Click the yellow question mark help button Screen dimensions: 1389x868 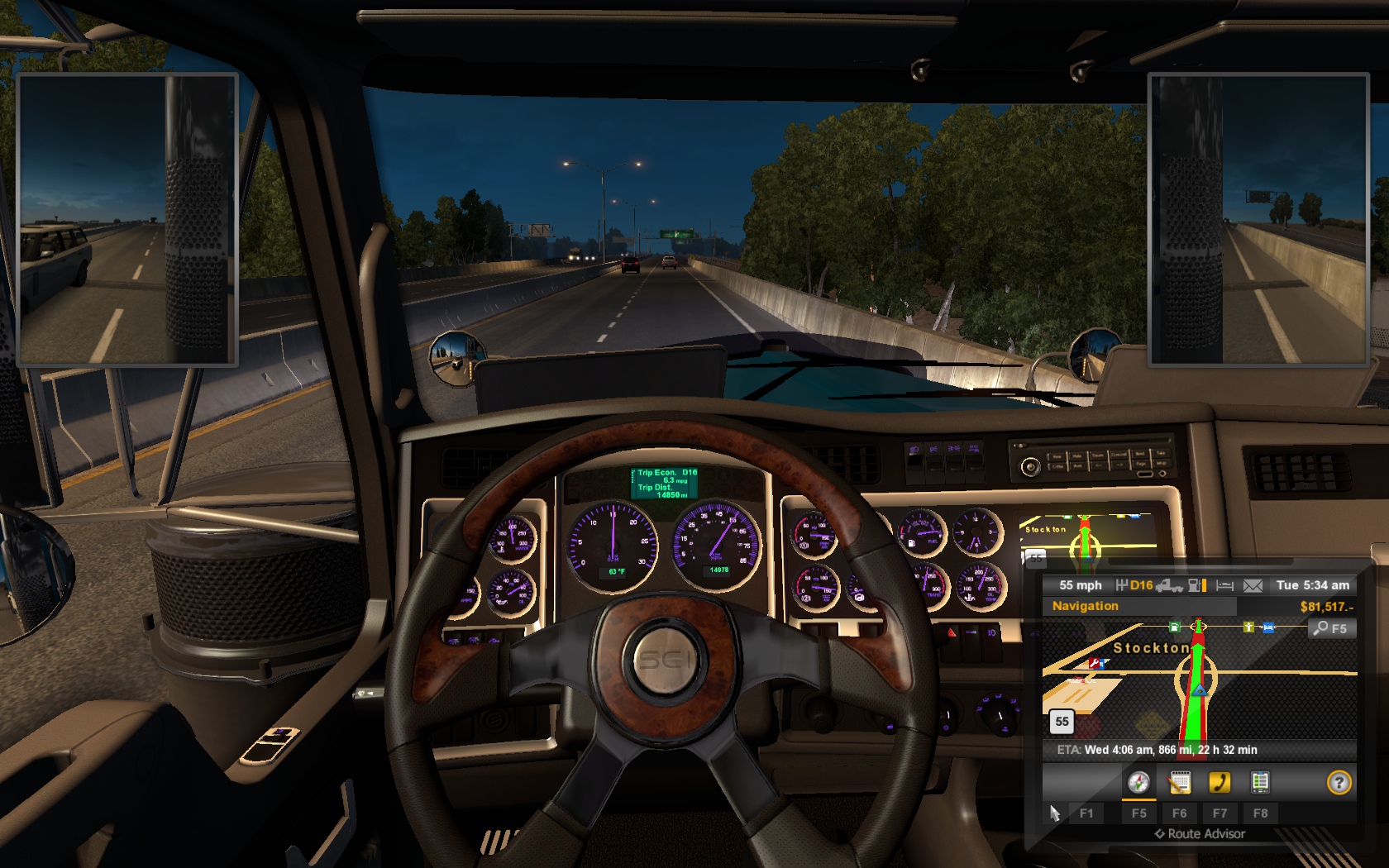point(1339,782)
